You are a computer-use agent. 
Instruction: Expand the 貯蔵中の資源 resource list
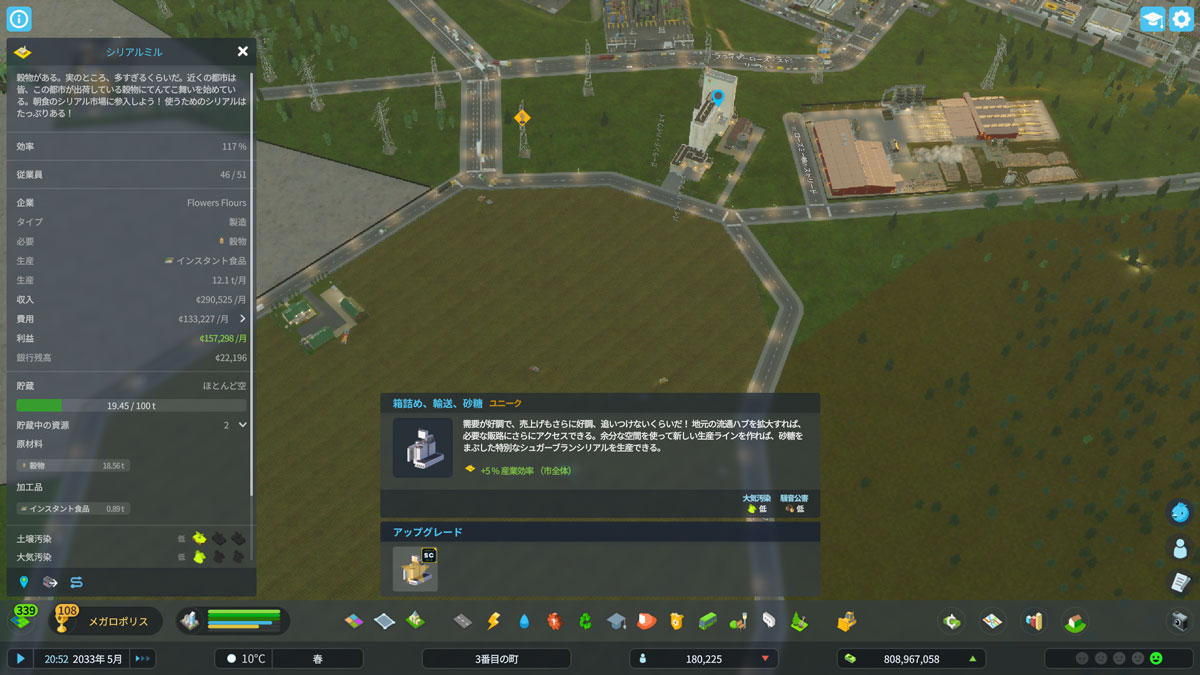(x=242, y=425)
